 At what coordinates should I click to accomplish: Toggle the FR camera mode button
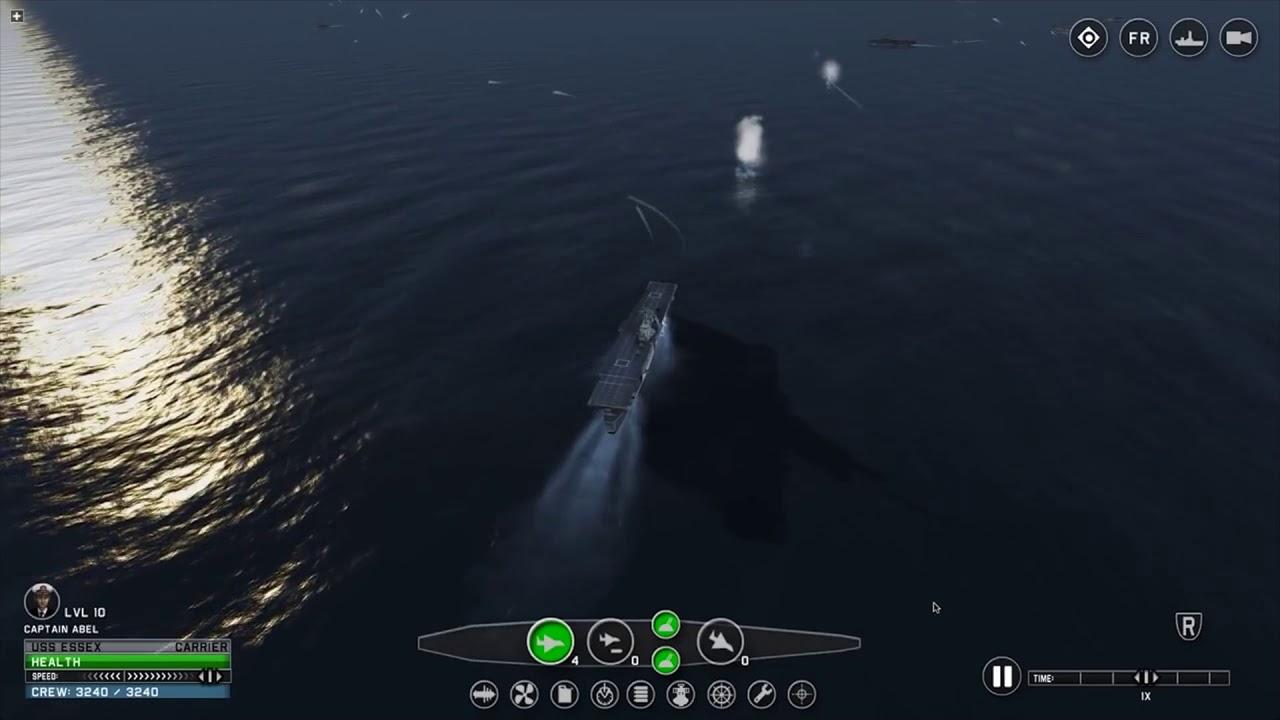click(x=1138, y=37)
